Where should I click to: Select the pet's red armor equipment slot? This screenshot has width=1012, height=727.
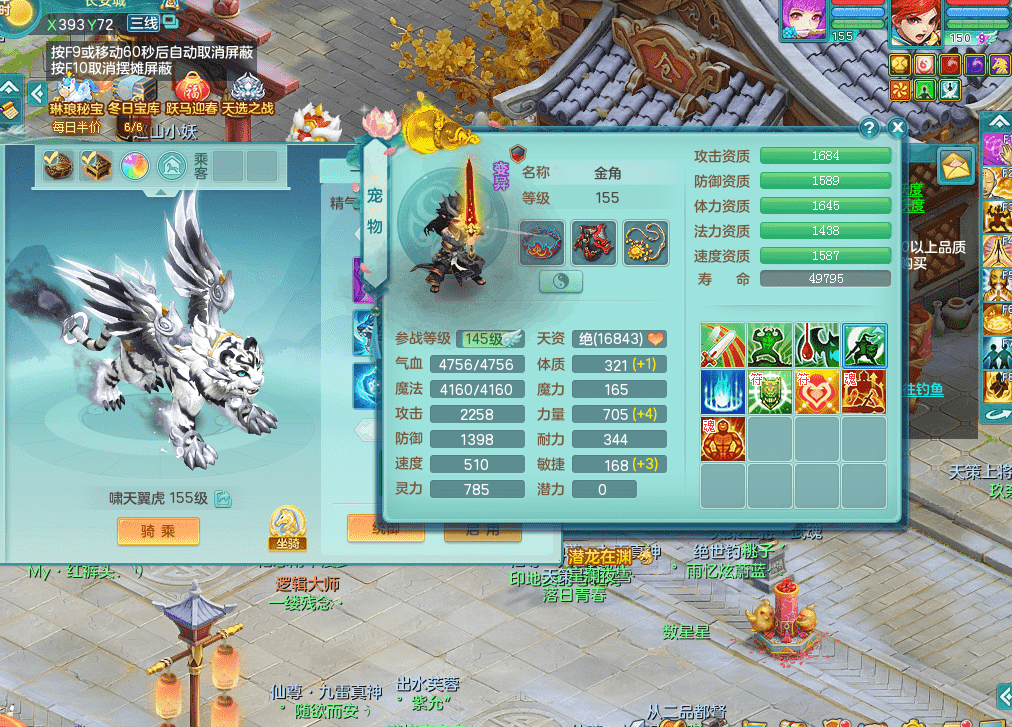coord(594,243)
